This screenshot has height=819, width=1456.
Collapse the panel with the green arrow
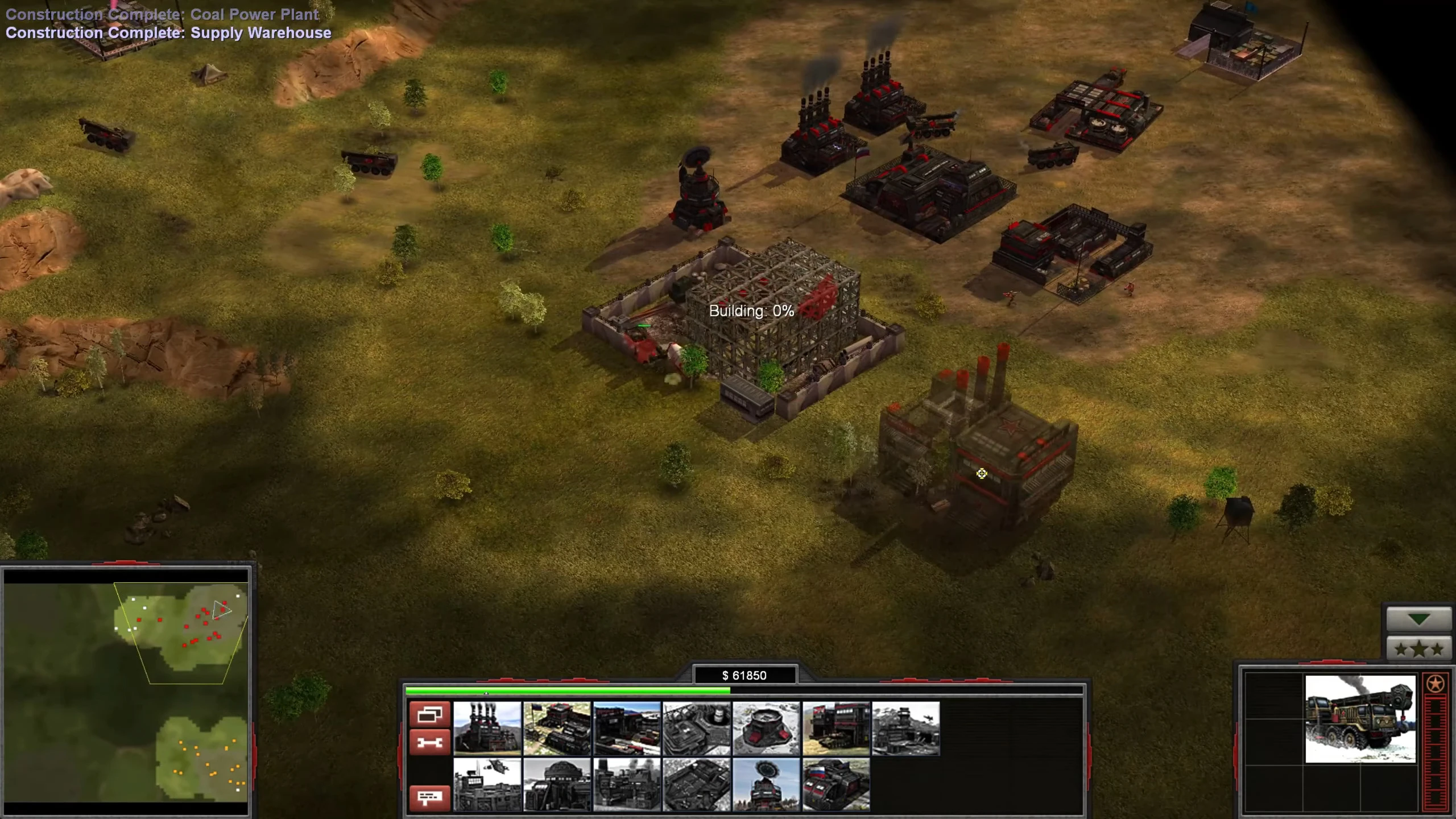pyautogui.click(x=1418, y=619)
